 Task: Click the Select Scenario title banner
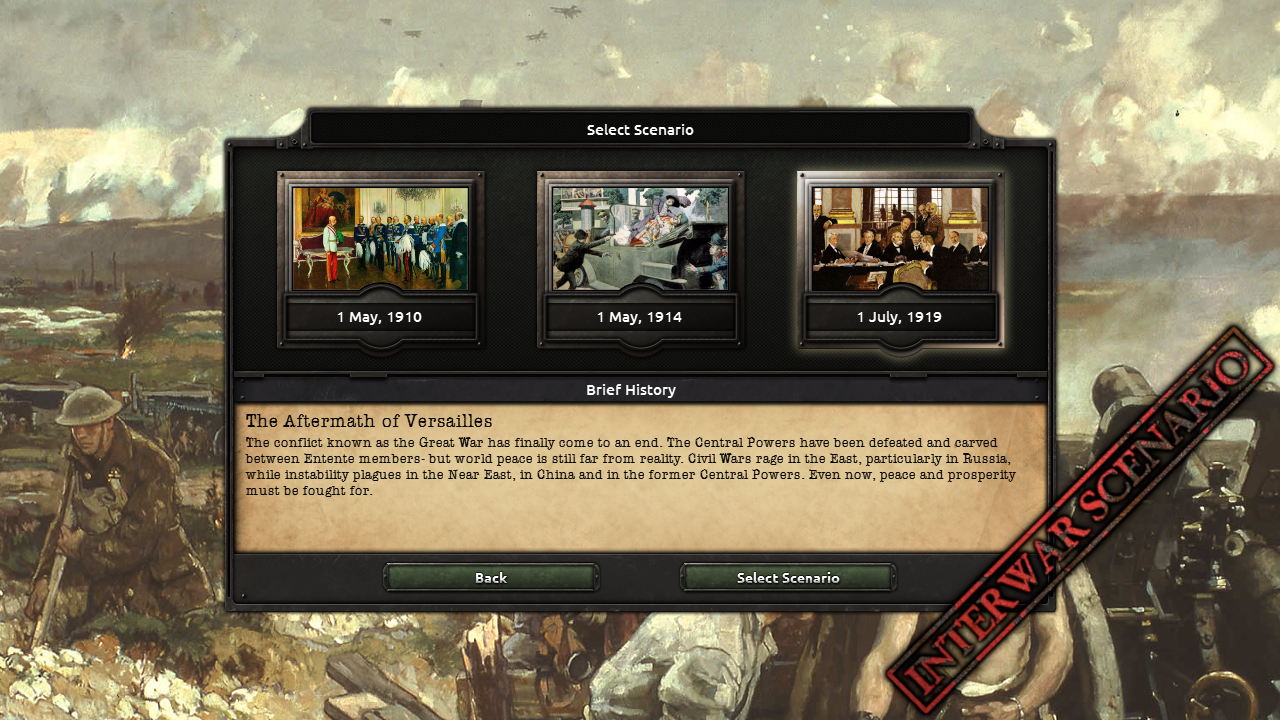(640, 129)
